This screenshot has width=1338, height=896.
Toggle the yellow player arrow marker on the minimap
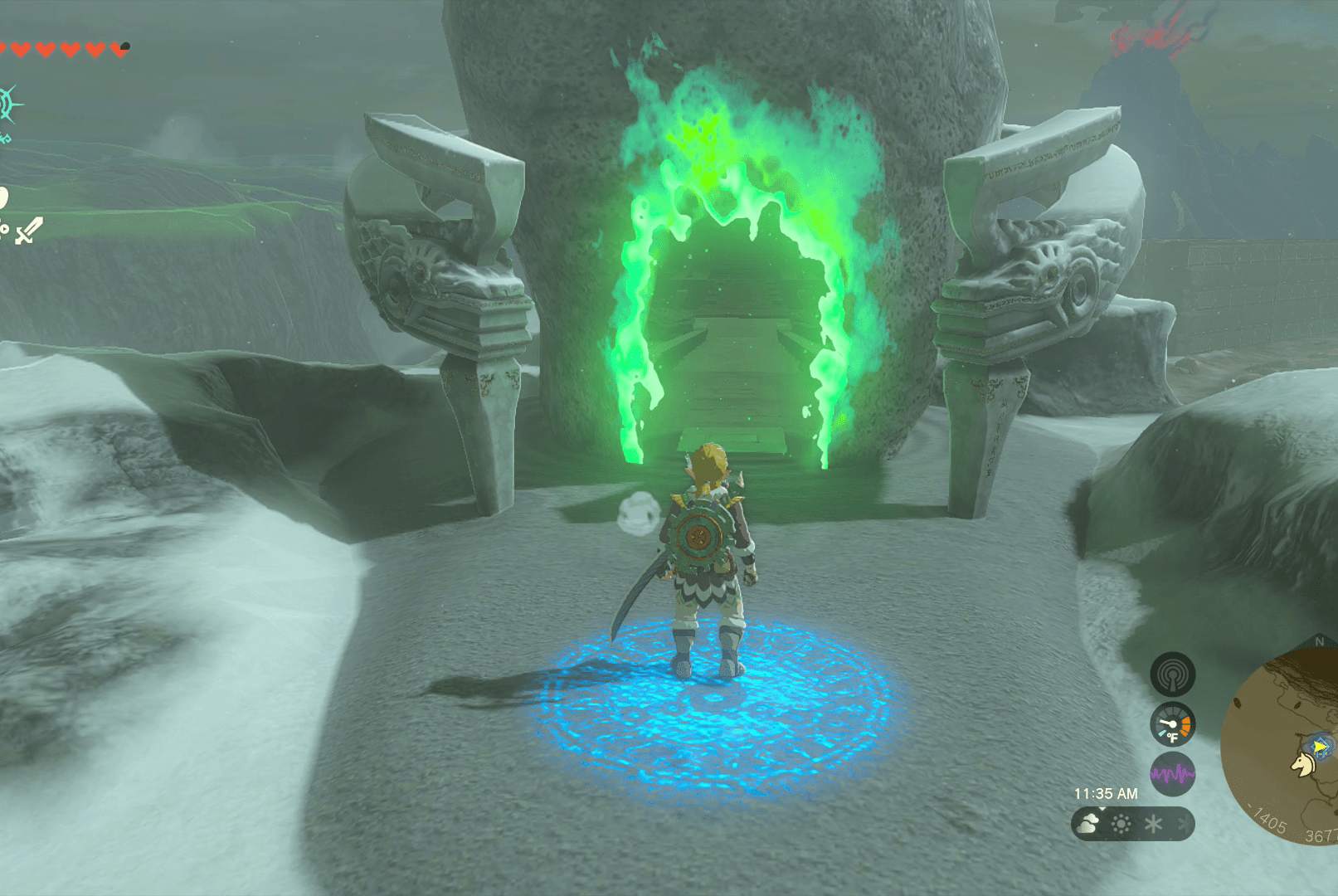pyautogui.click(x=1320, y=746)
